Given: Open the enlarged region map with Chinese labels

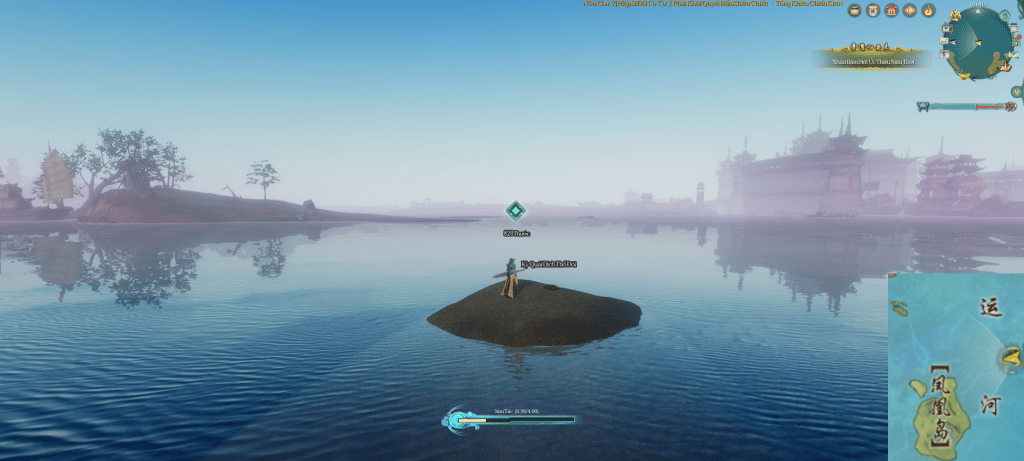Looking at the screenshot, I should click(955, 366).
